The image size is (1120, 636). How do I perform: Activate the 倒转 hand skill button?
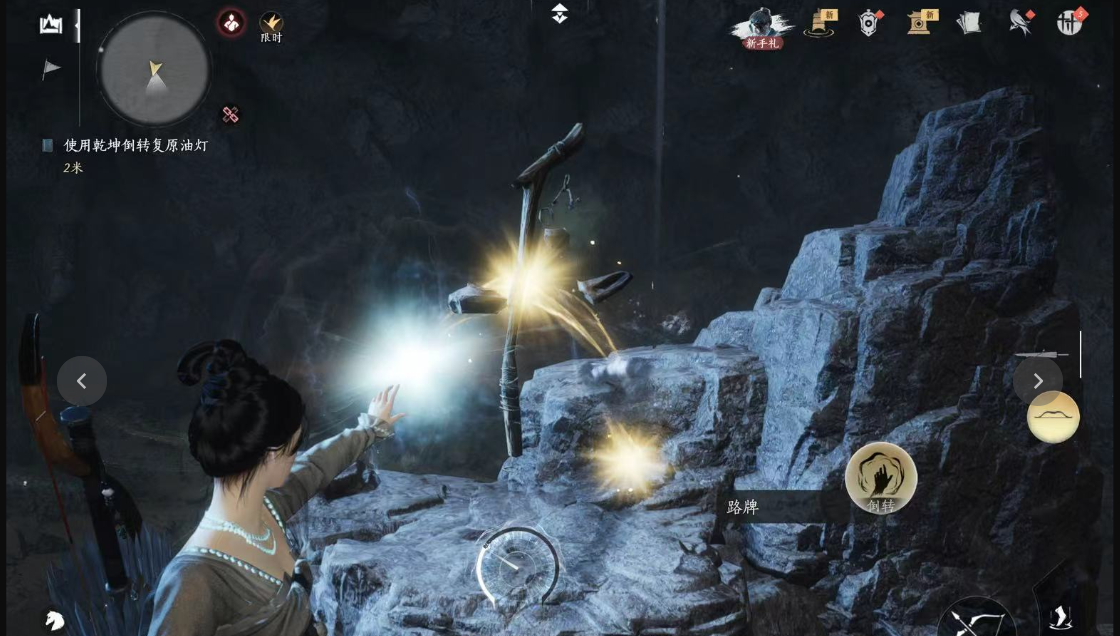click(x=881, y=478)
